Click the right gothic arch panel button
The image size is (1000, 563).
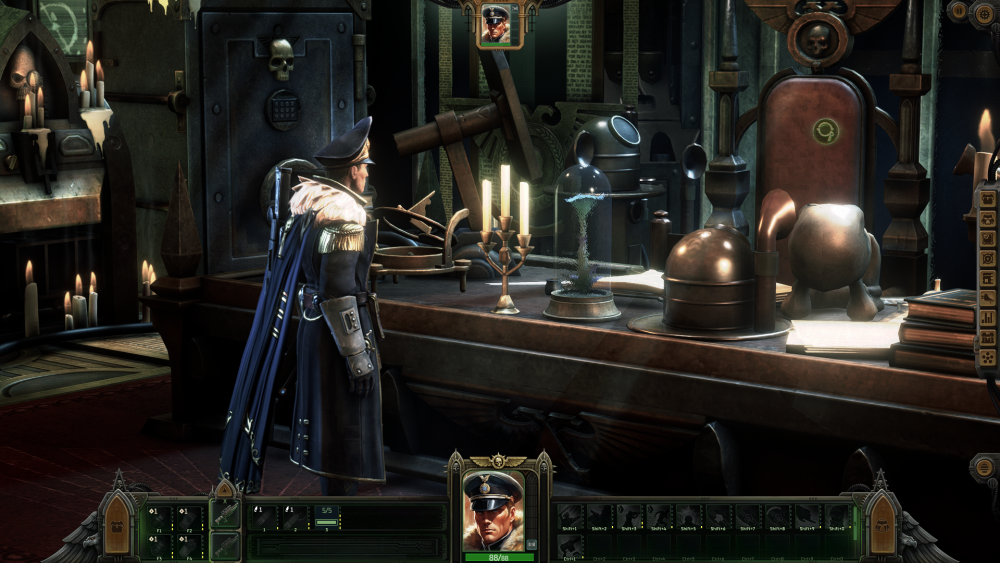pos(882,525)
